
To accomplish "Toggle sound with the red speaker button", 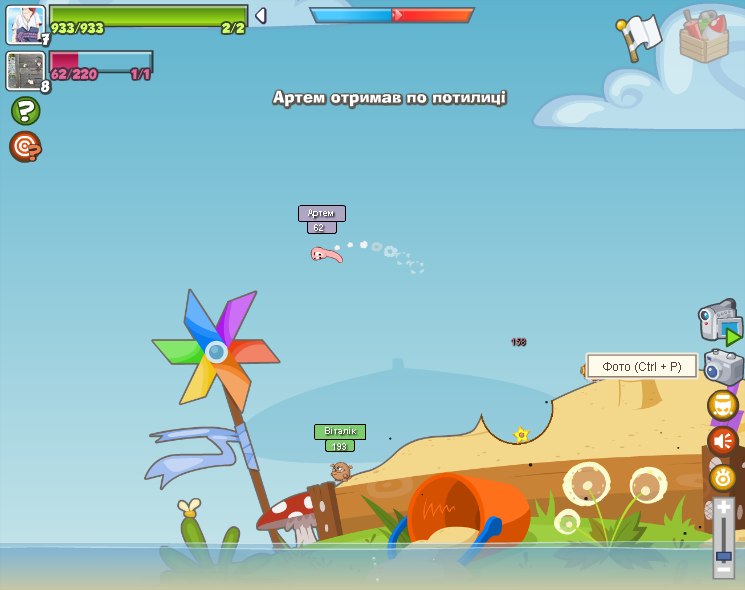I will click(722, 441).
